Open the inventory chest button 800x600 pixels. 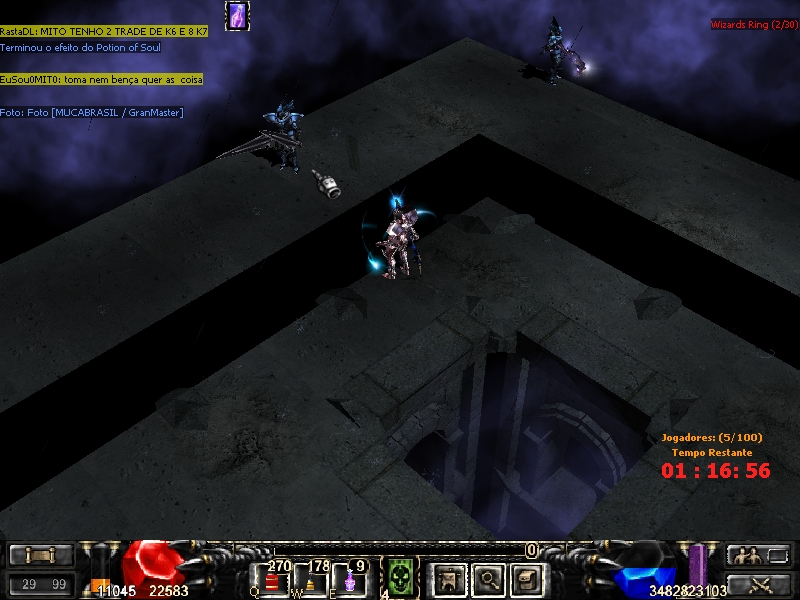tap(527, 579)
